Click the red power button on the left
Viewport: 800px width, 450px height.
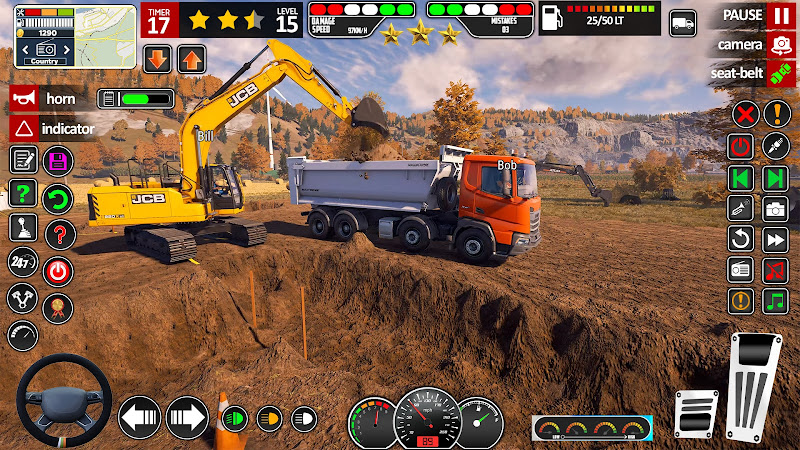[58, 269]
